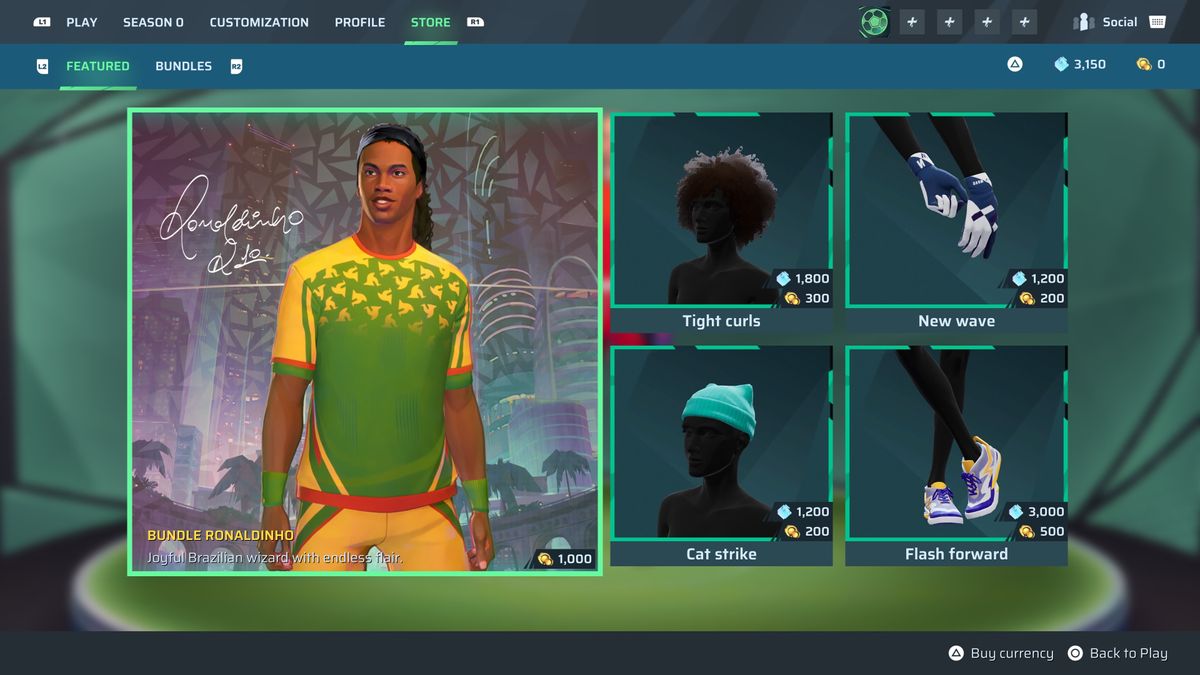The image size is (1200, 675).
Task: Click the Buy currency button
Action: (x=1001, y=653)
